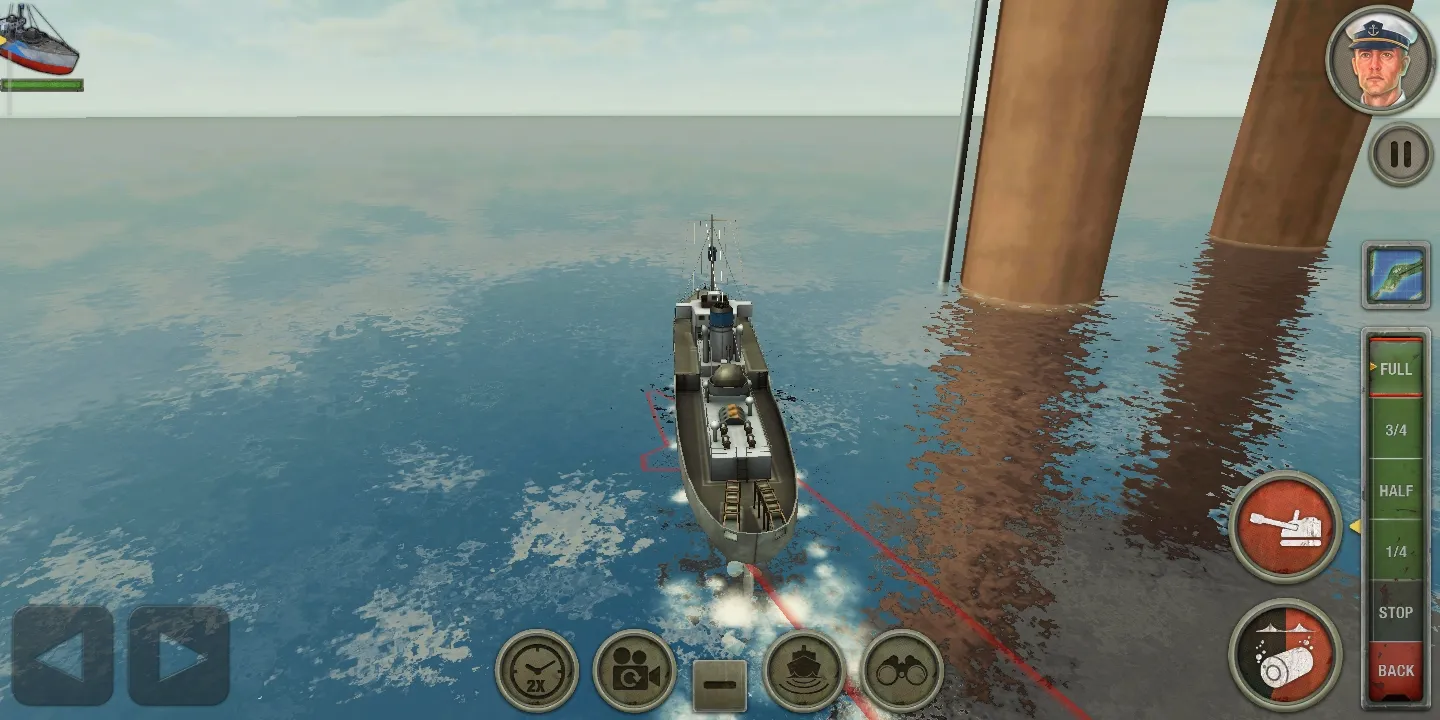
Task: Pause the game
Action: click(1400, 154)
